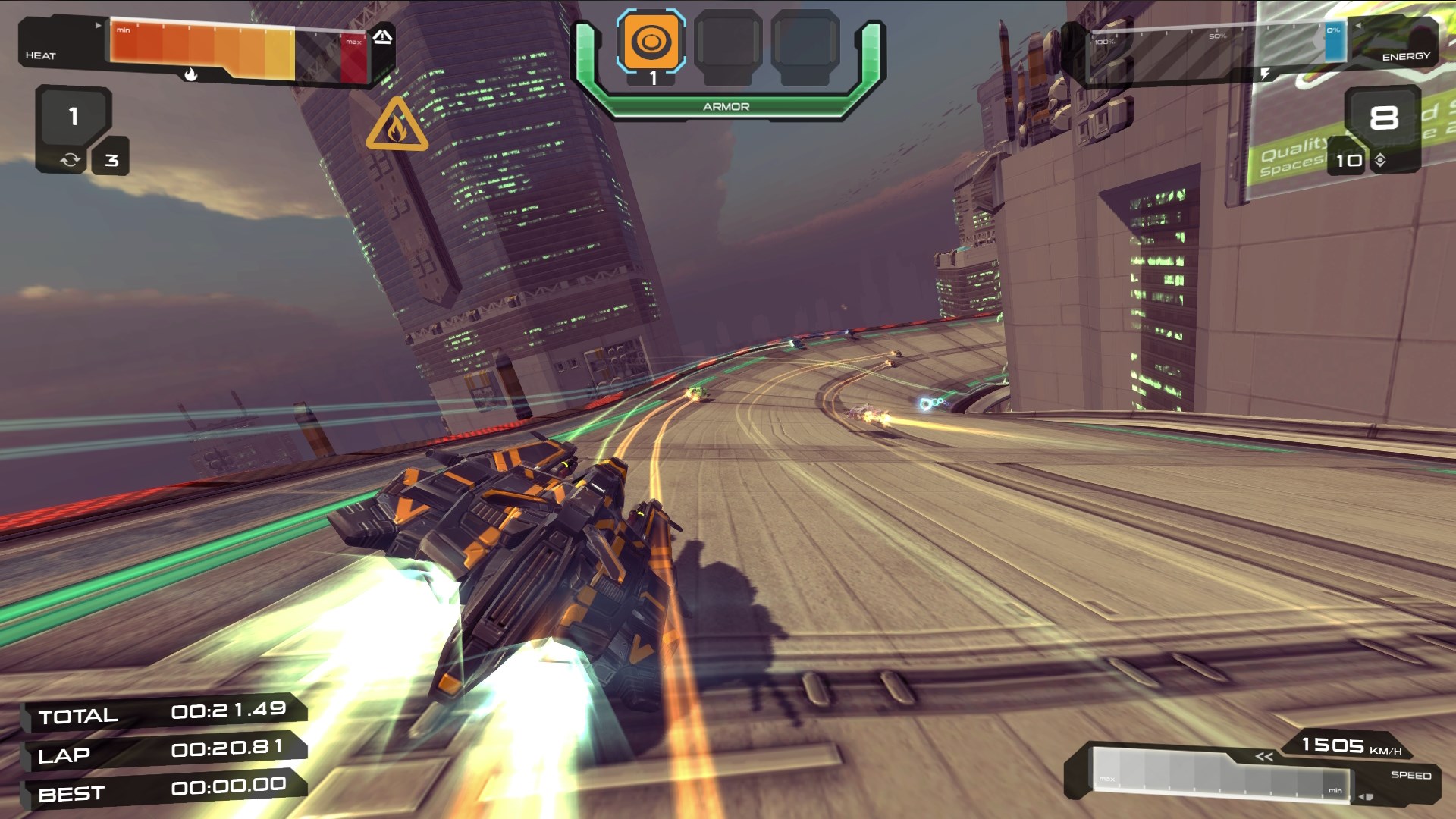Click the position indicator showing 1
This screenshot has width=1456, height=819.
(x=72, y=115)
